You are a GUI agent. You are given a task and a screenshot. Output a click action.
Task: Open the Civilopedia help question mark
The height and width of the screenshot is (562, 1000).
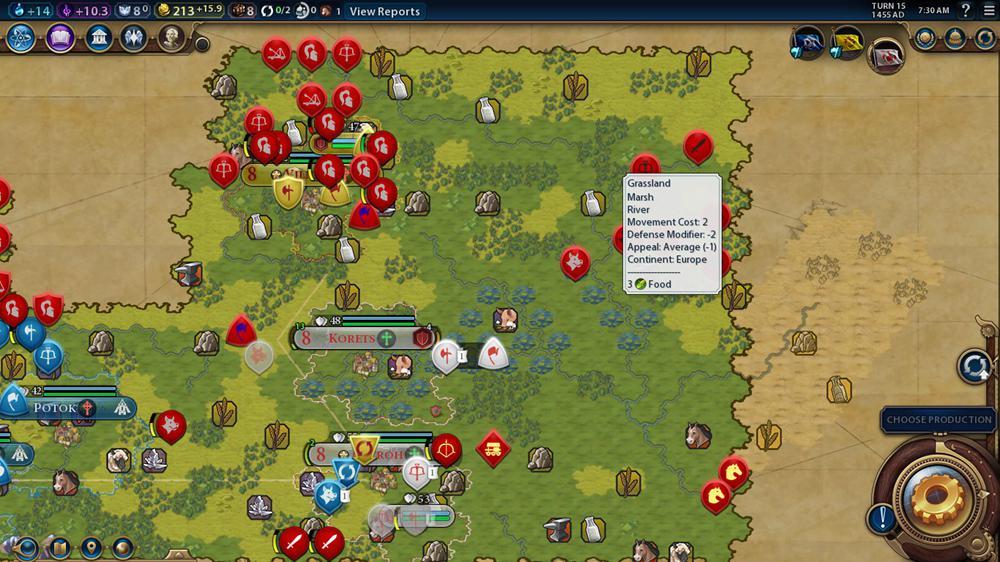click(x=965, y=11)
